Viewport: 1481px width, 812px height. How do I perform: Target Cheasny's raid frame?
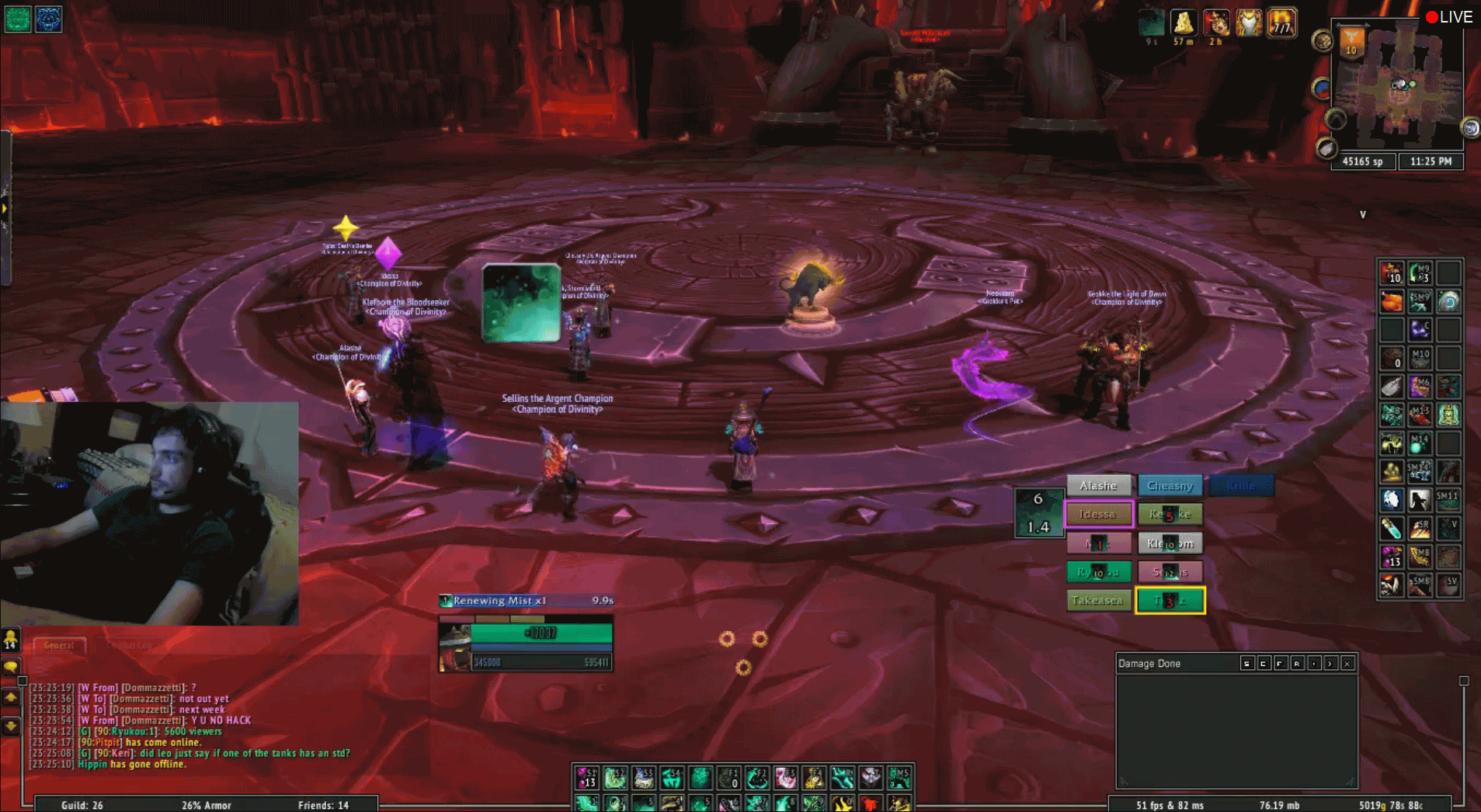pos(1170,486)
